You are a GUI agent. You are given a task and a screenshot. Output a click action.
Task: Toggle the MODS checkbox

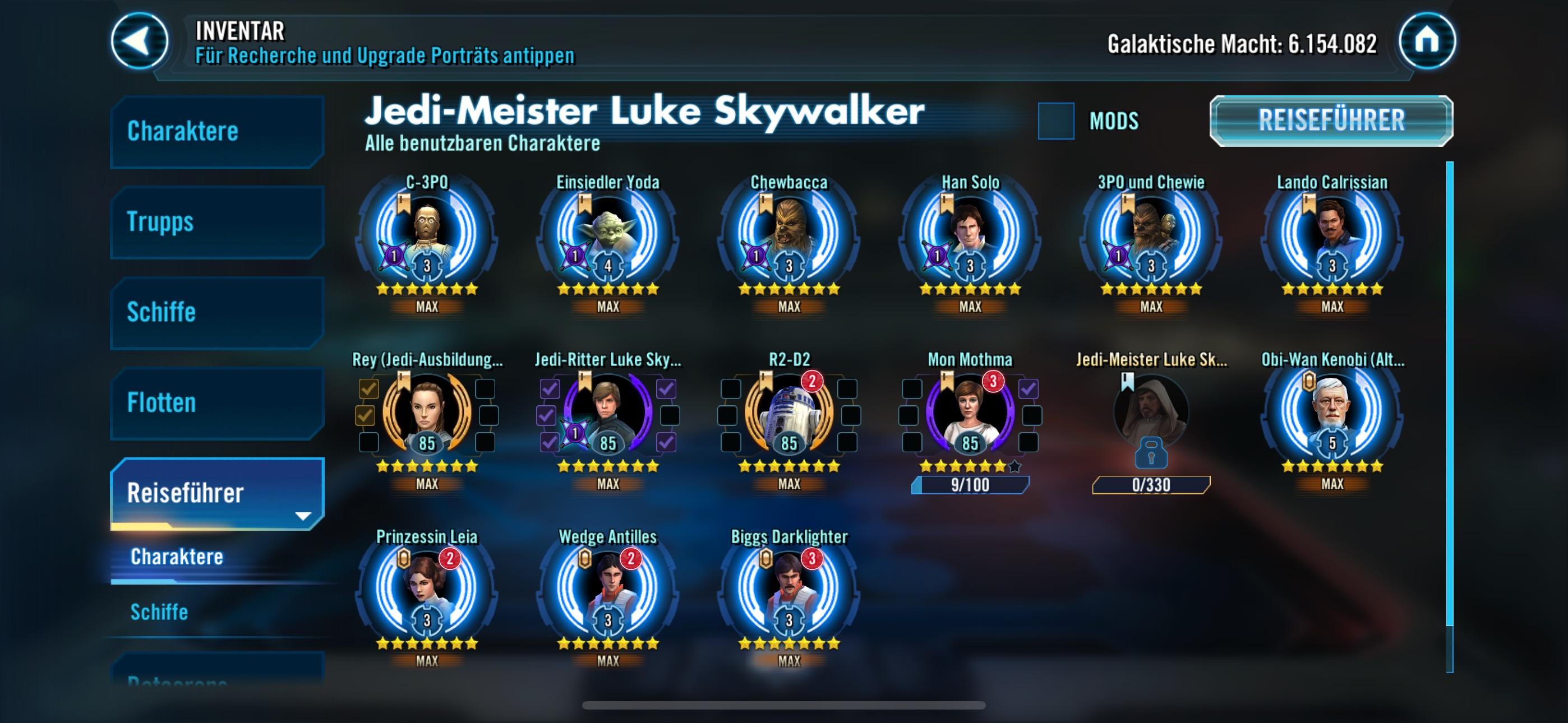[1055, 121]
